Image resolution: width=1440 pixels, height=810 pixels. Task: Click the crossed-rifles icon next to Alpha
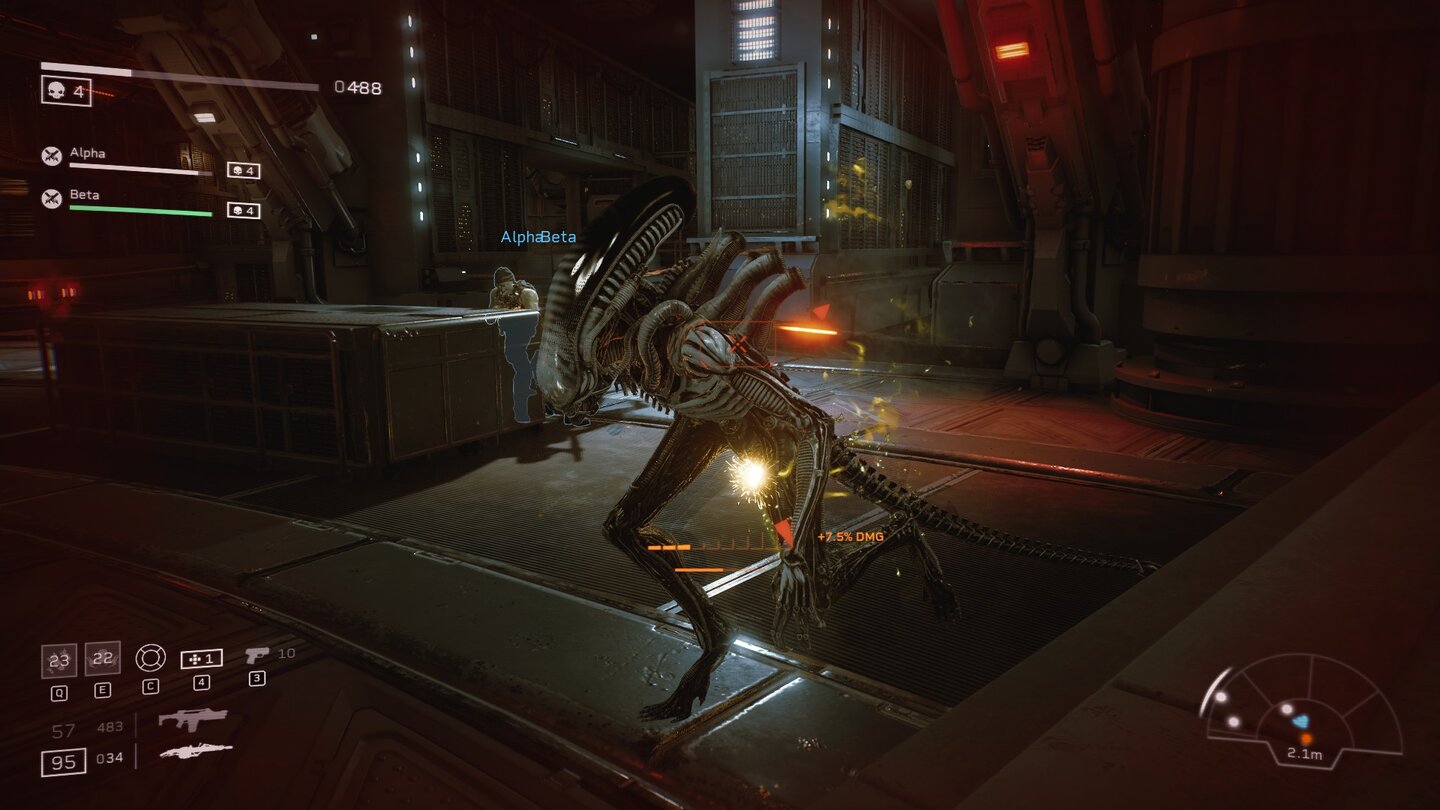point(52,153)
